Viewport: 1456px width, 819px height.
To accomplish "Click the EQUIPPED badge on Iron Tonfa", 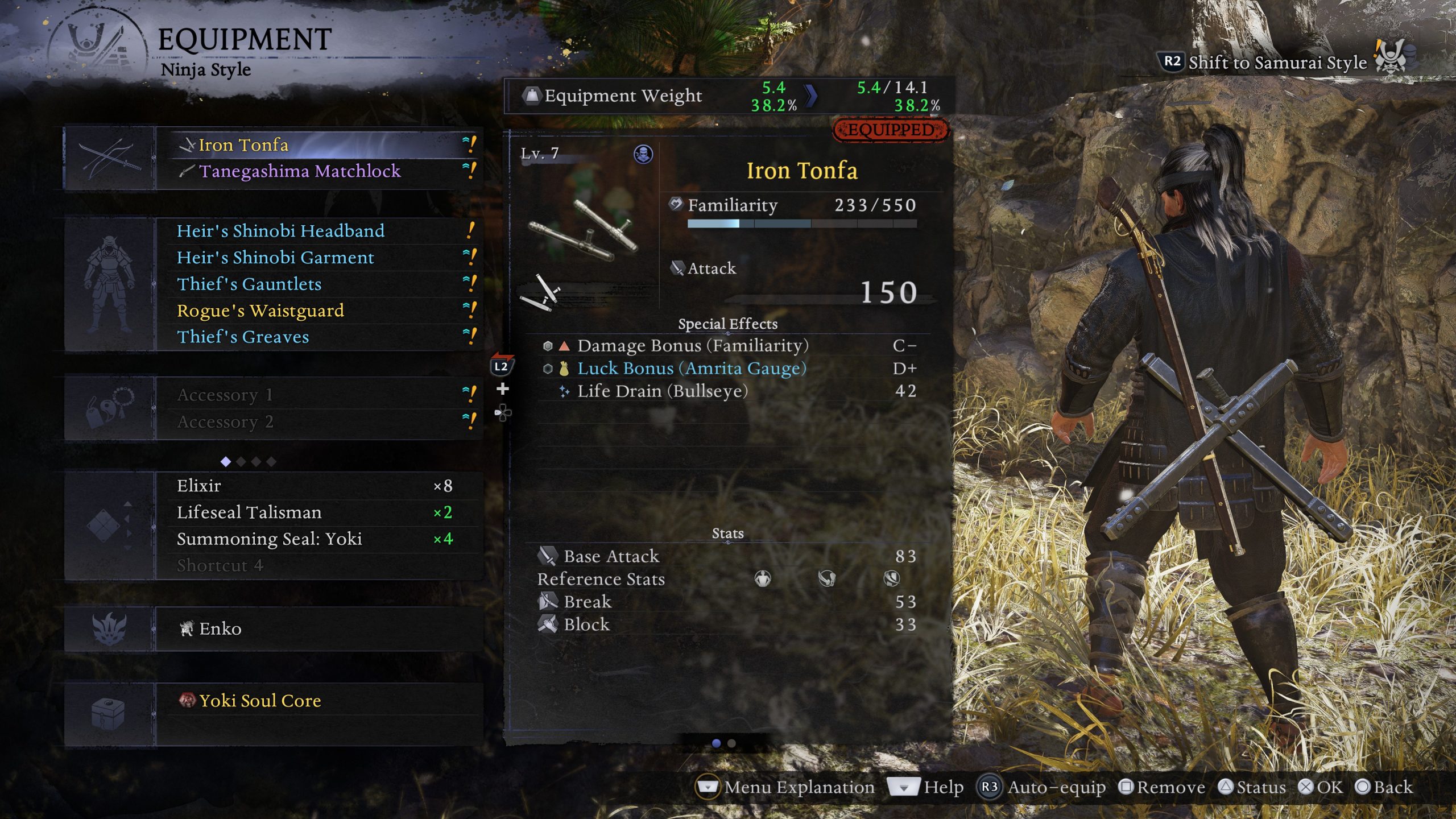I will [888, 130].
